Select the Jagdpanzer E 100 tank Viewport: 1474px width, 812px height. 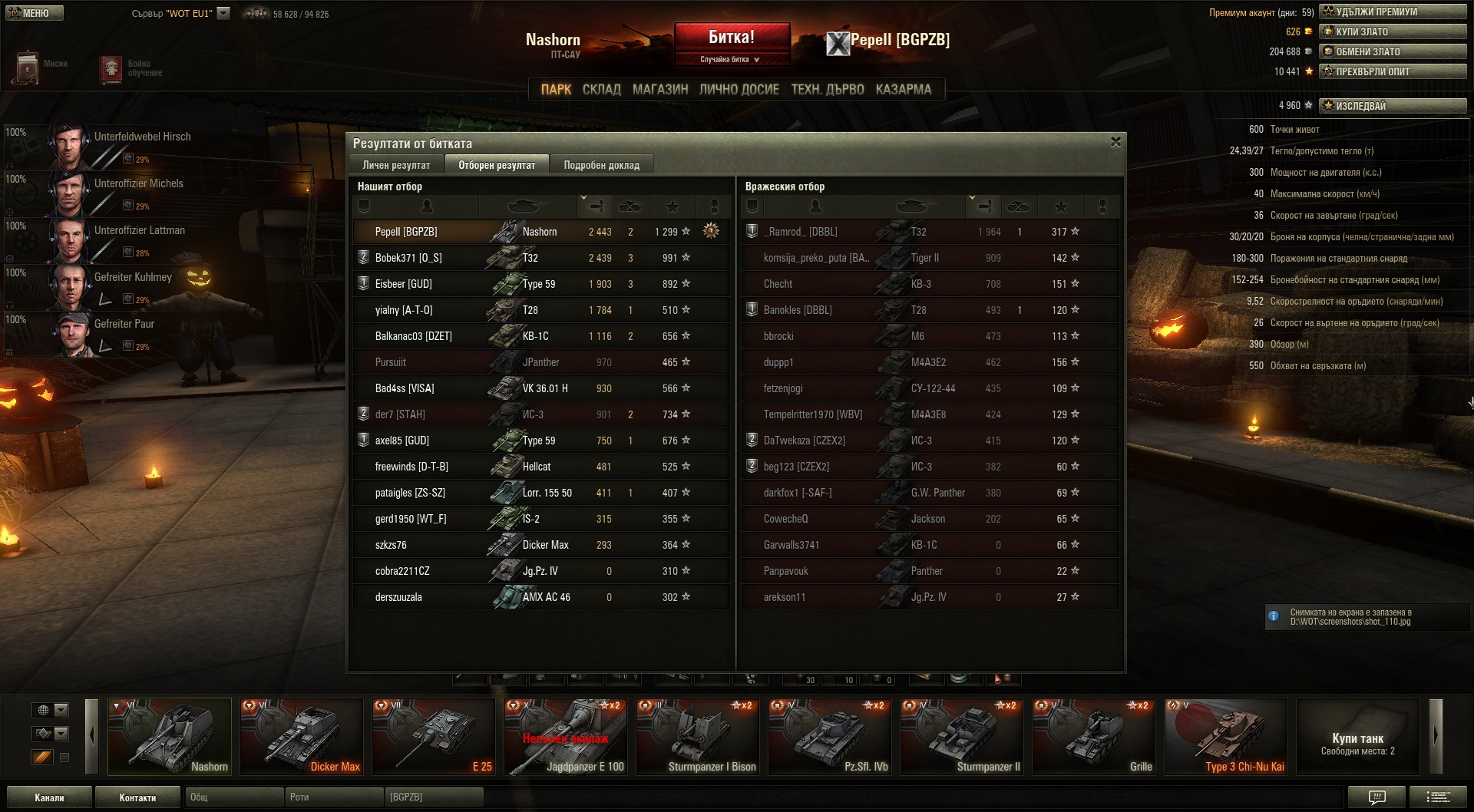point(565,736)
